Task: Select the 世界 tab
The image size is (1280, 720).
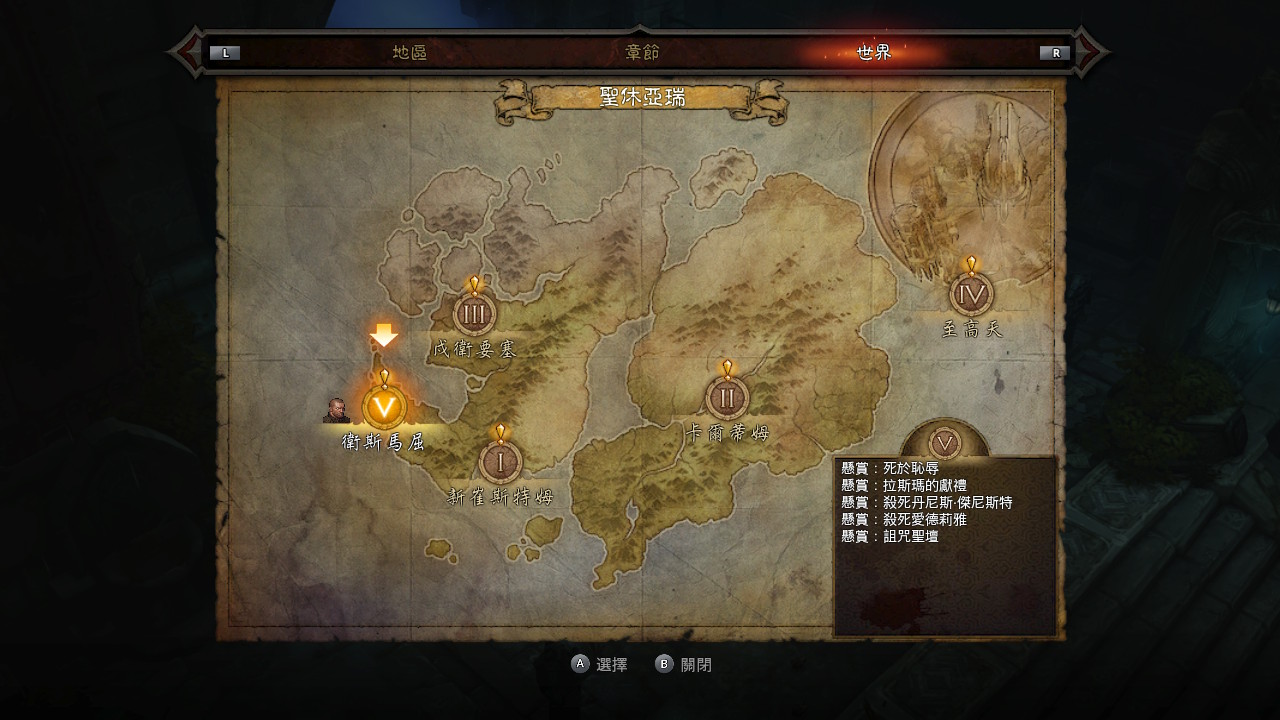Action: coord(873,53)
